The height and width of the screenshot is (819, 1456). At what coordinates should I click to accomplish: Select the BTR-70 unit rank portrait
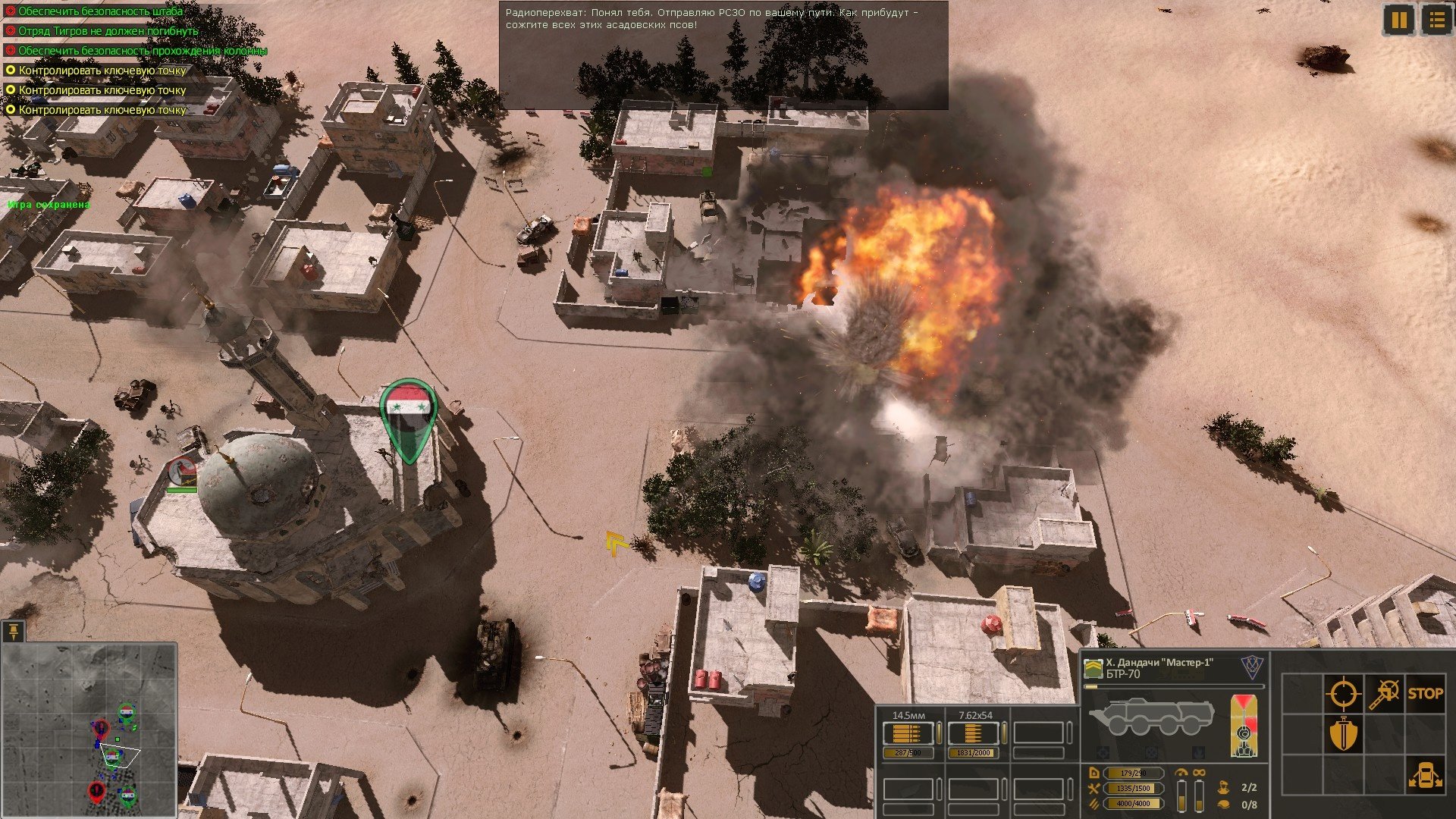1093,668
